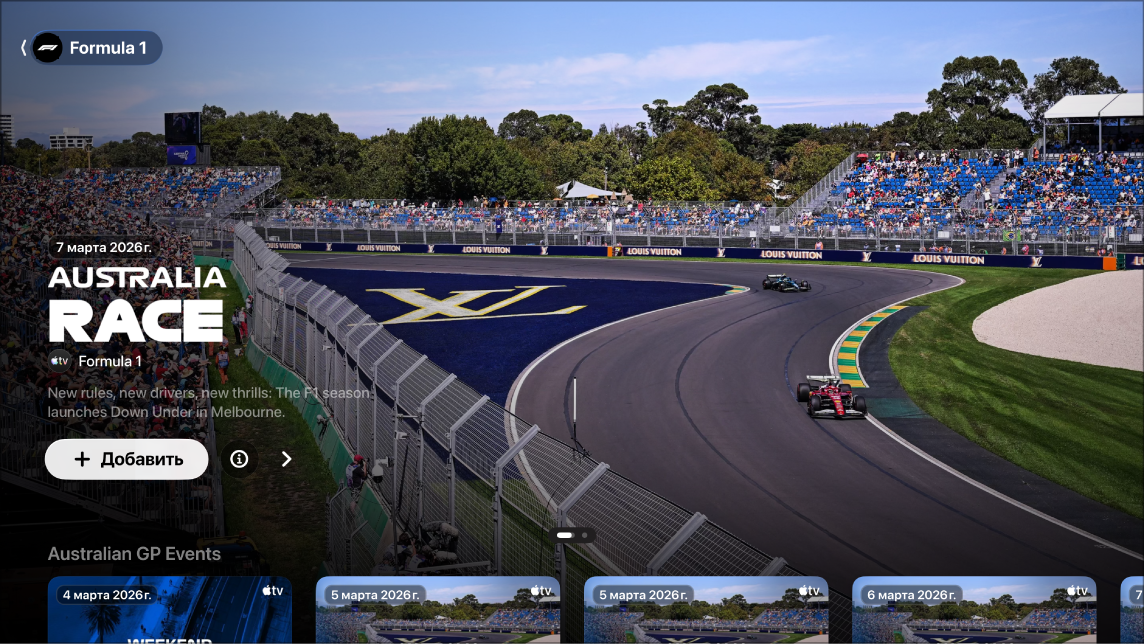This screenshot has height=644, width=1144.
Task: Open the 4 марта 2026 event thumbnail
Action: 170,610
